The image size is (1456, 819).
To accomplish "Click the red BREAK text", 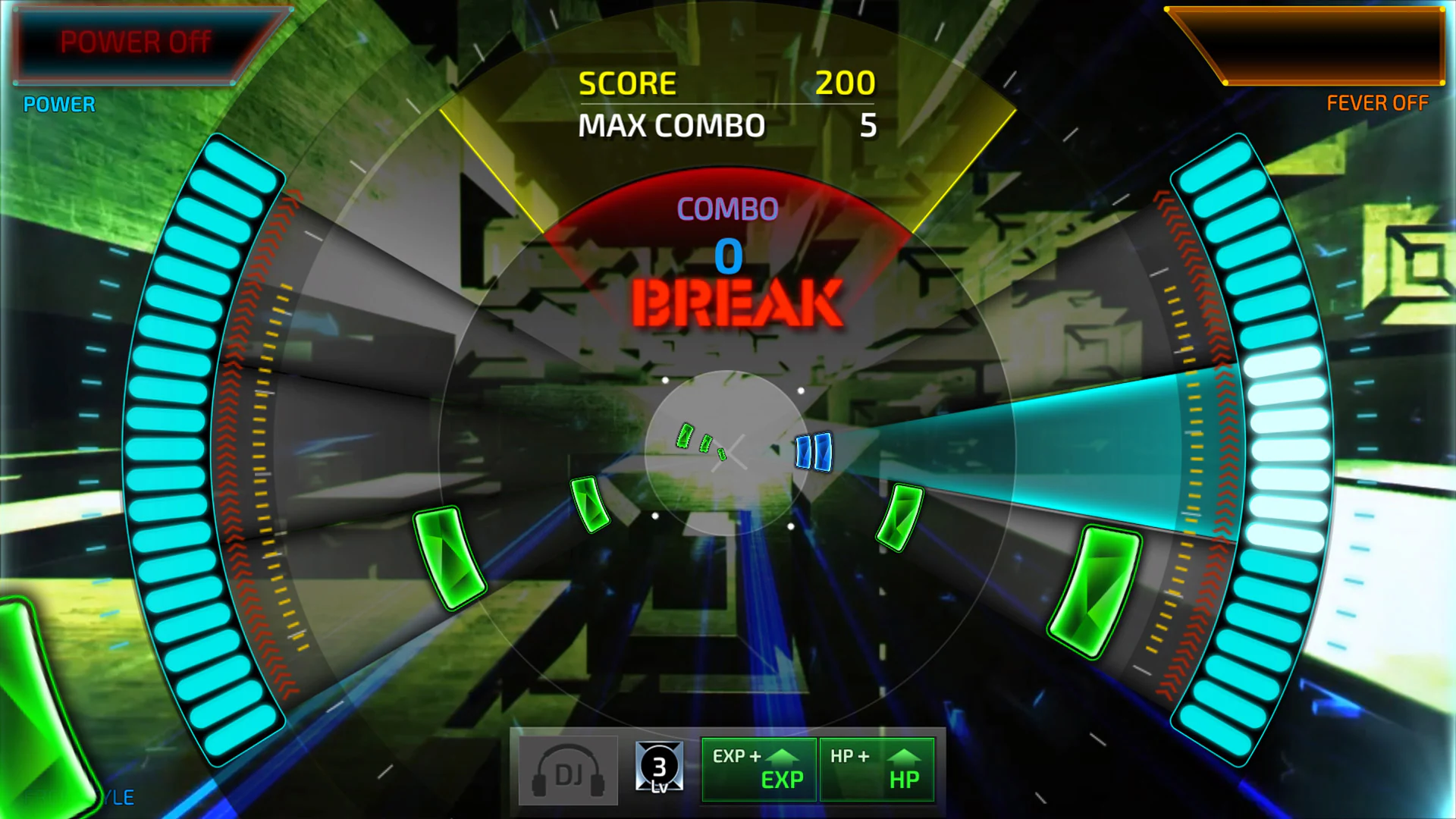I will point(737,303).
